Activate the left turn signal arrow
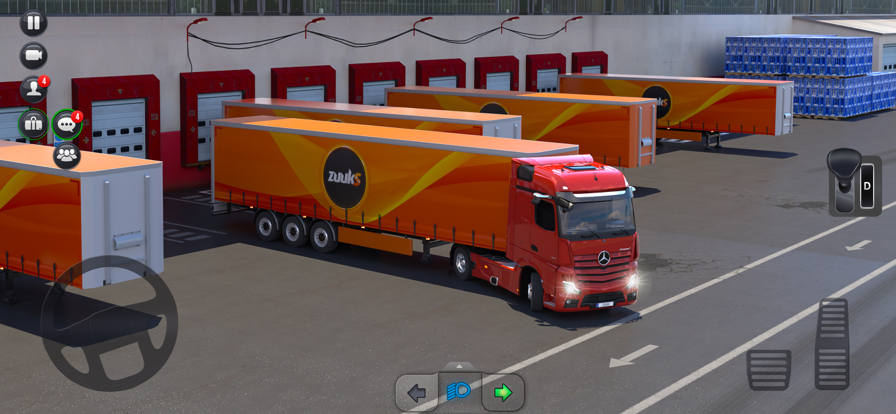The width and height of the screenshot is (896, 414). pyautogui.click(x=417, y=393)
